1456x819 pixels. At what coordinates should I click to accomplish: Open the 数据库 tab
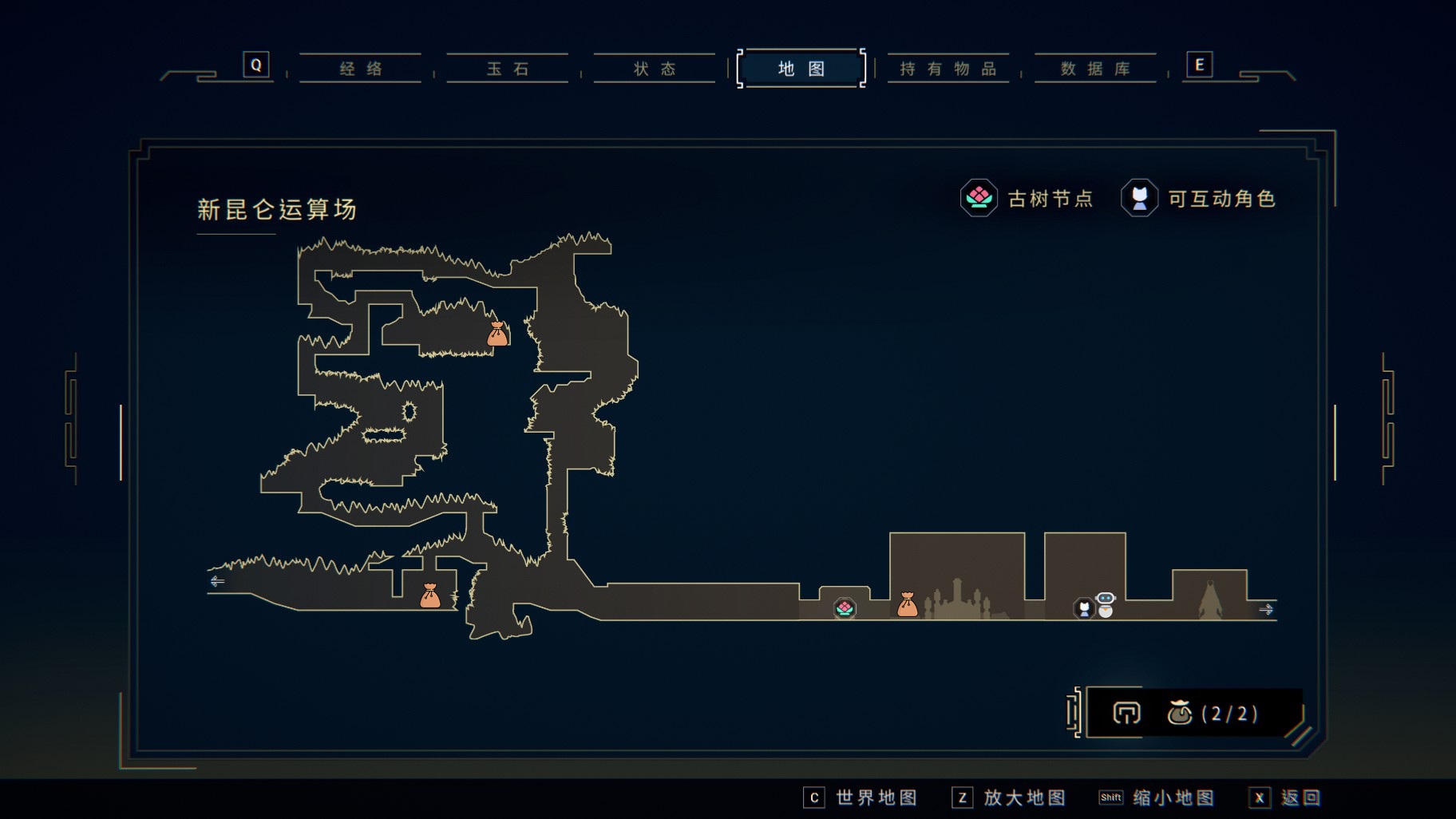[1095, 69]
